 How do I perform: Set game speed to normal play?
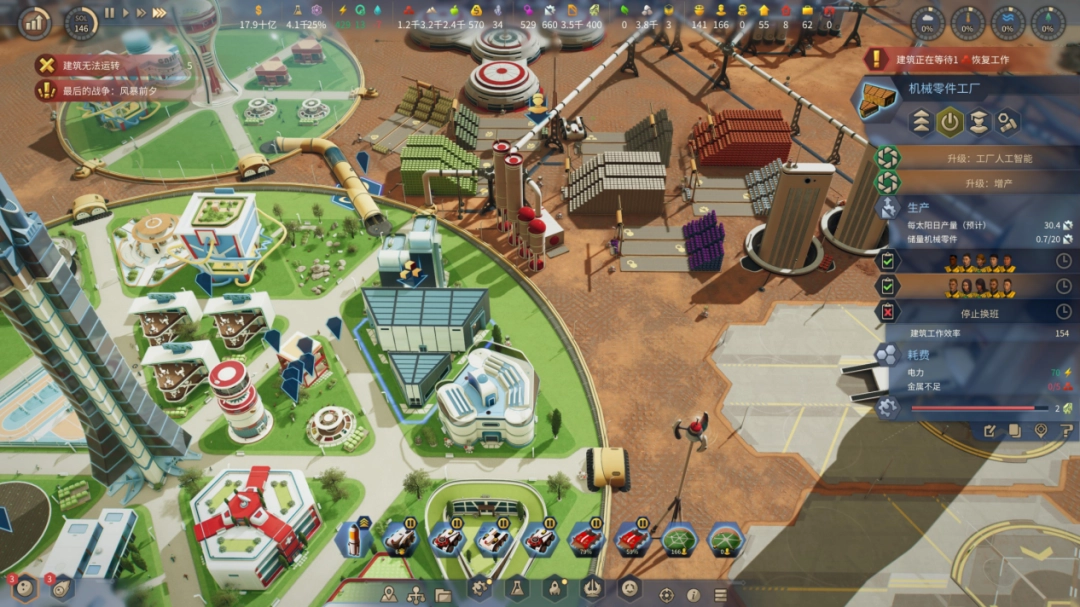pos(126,13)
